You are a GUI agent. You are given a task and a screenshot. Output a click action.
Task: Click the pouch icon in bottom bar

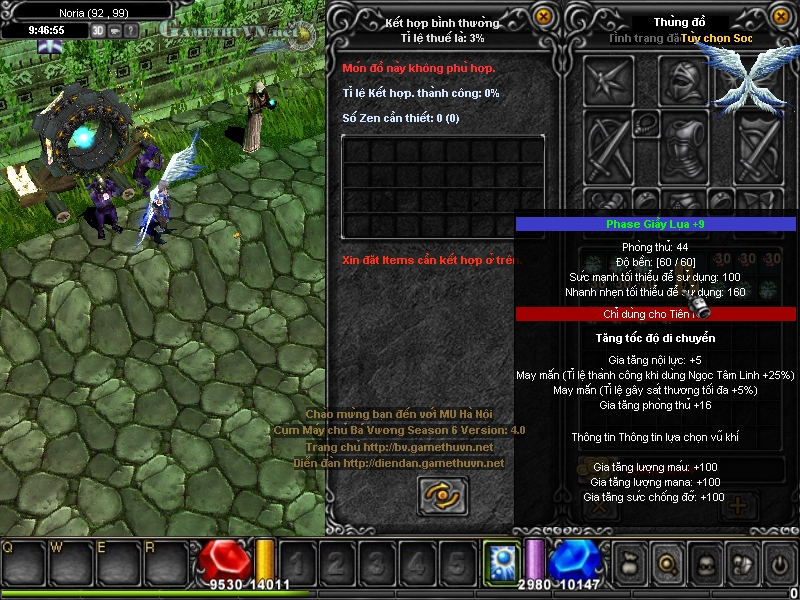click(631, 564)
